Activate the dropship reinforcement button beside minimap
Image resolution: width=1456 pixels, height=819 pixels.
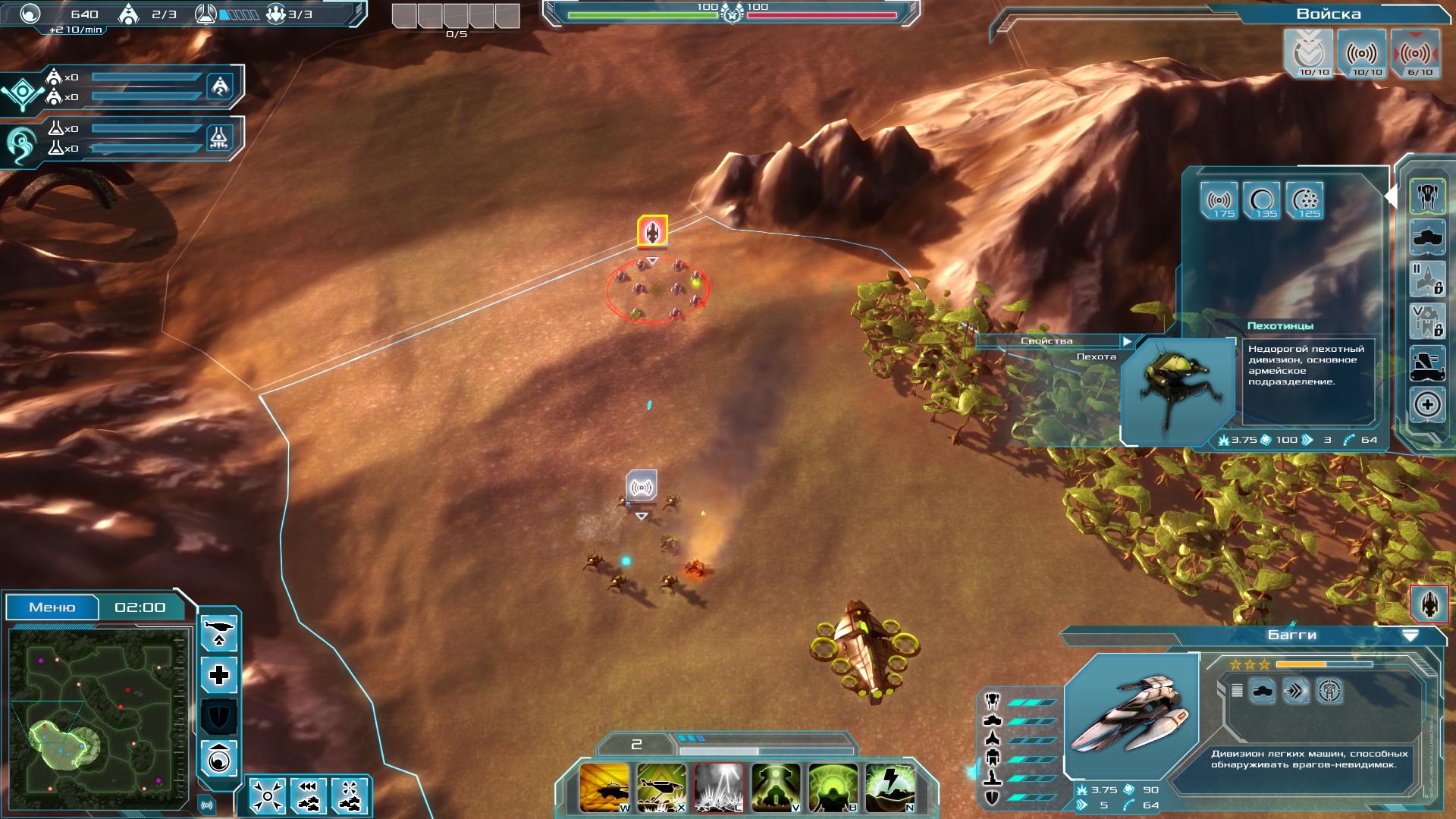tap(219, 633)
